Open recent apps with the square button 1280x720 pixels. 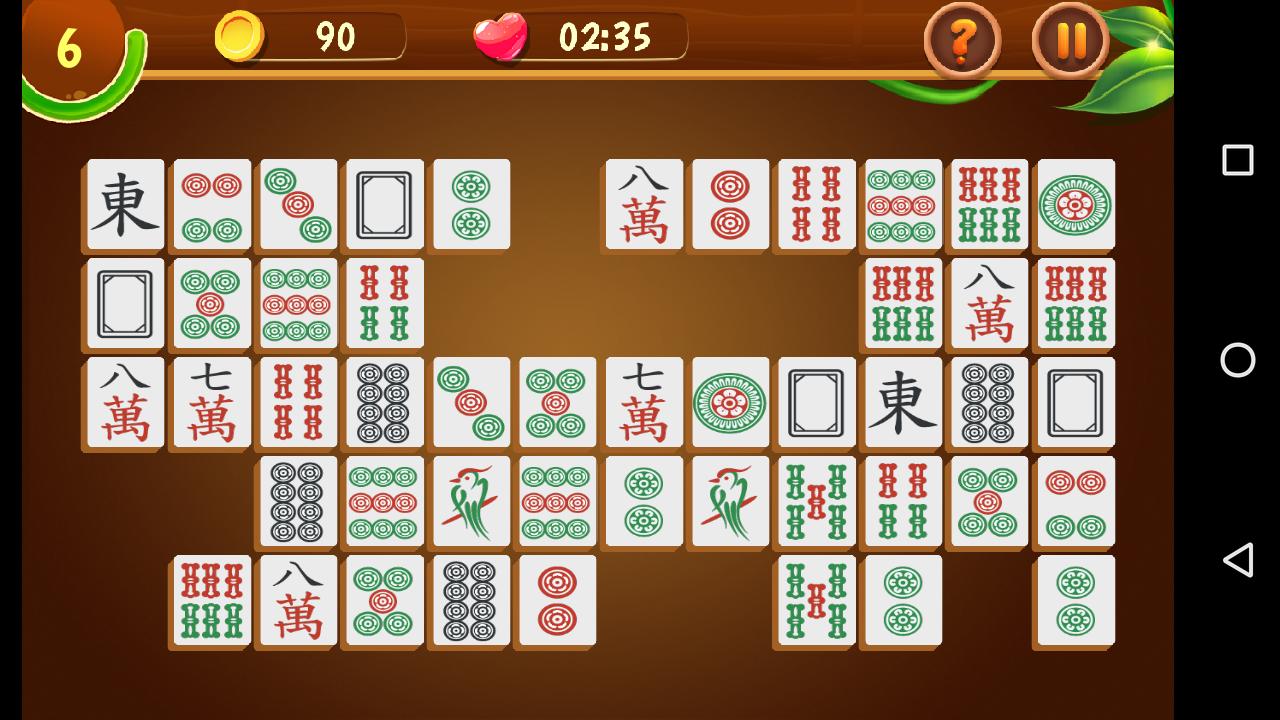pyautogui.click(x=1236, y=157)
